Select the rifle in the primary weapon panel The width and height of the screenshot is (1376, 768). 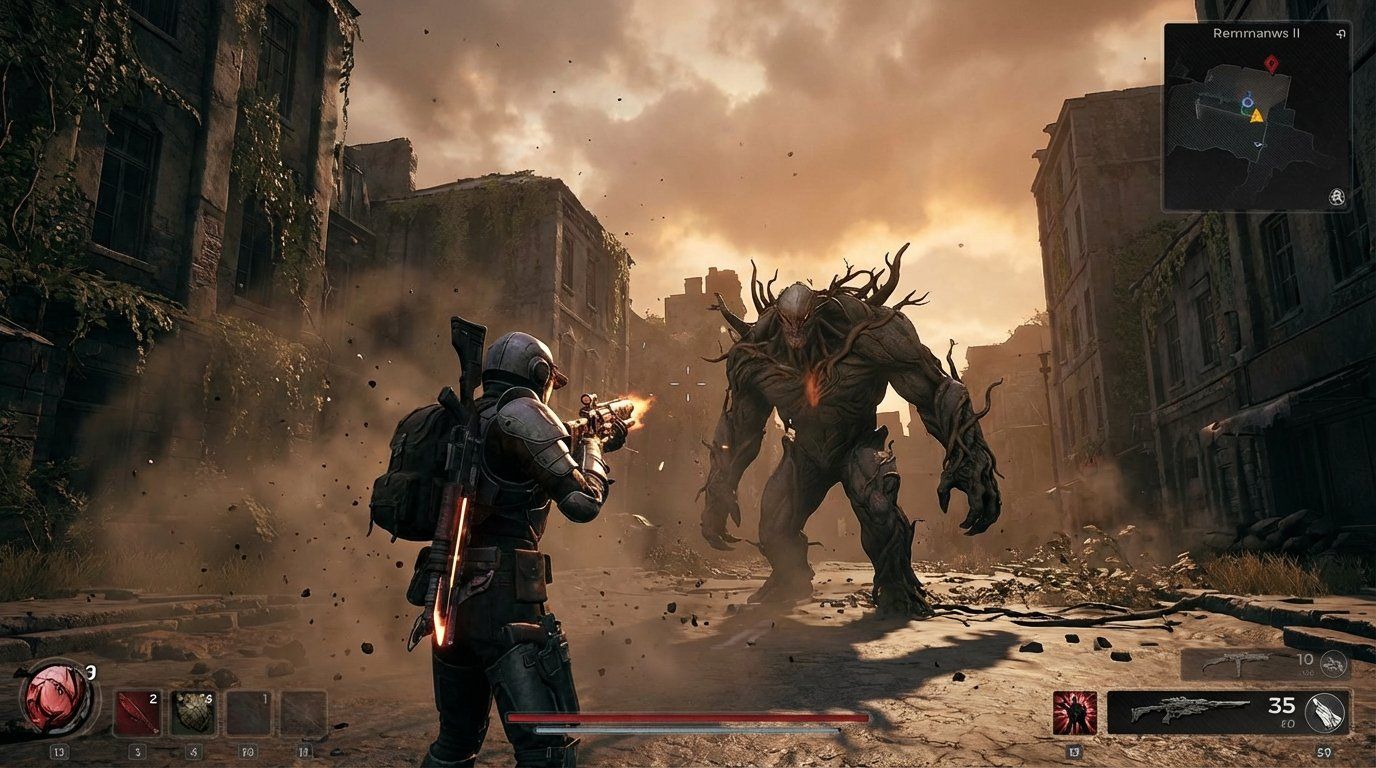coord(1191,710)
